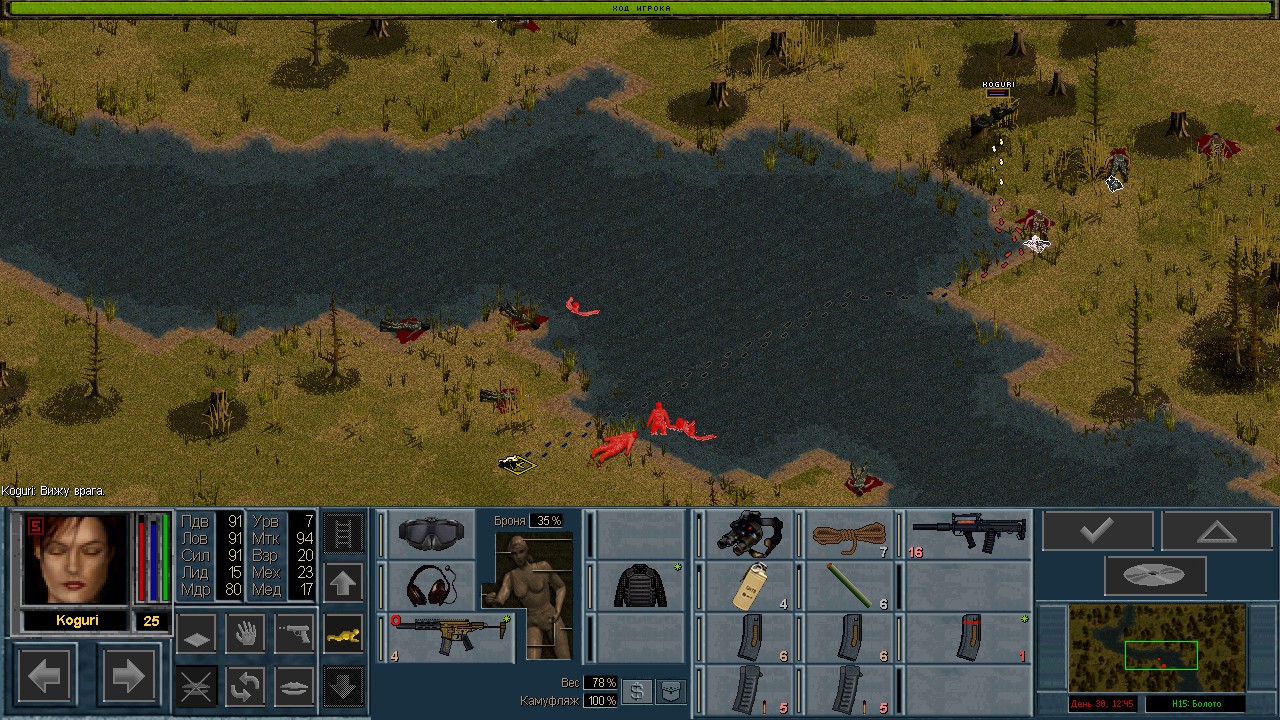Click the checkmark end turn button

[1097, 531]
